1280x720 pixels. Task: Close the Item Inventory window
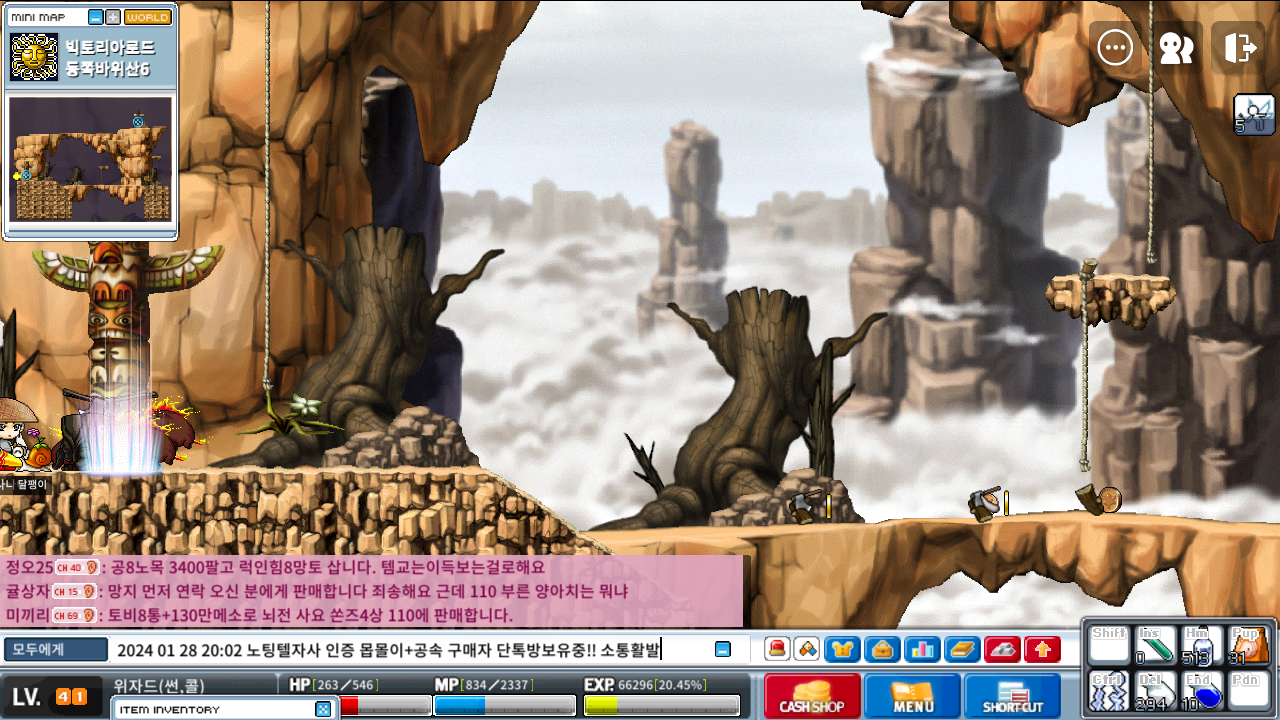click(322, 709)
